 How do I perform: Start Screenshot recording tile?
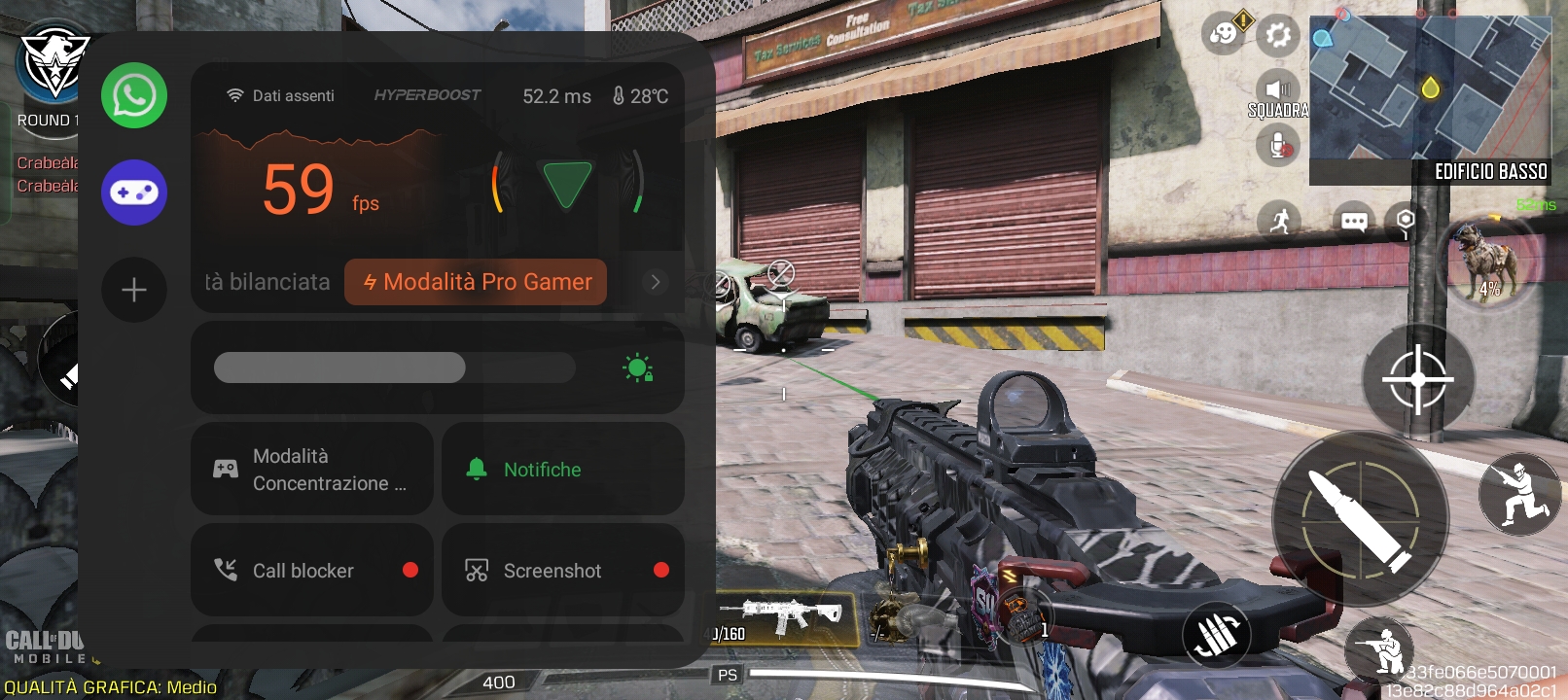(x=563, y=571)
